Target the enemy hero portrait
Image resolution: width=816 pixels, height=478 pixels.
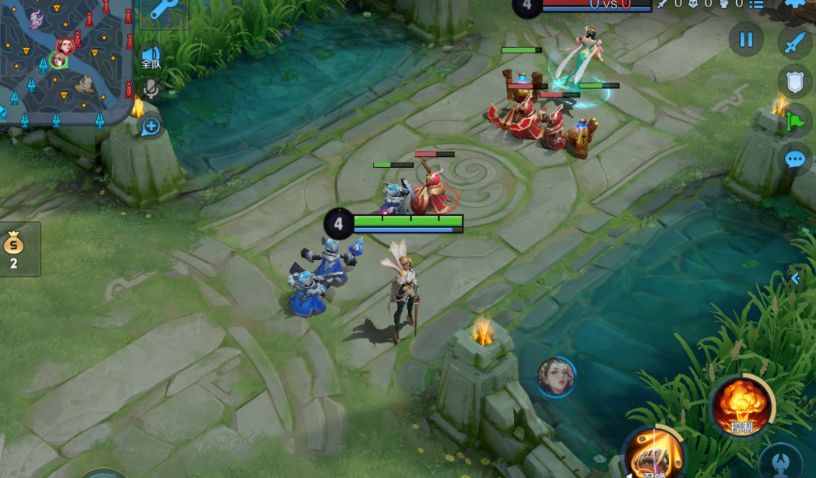pos(556,377)
